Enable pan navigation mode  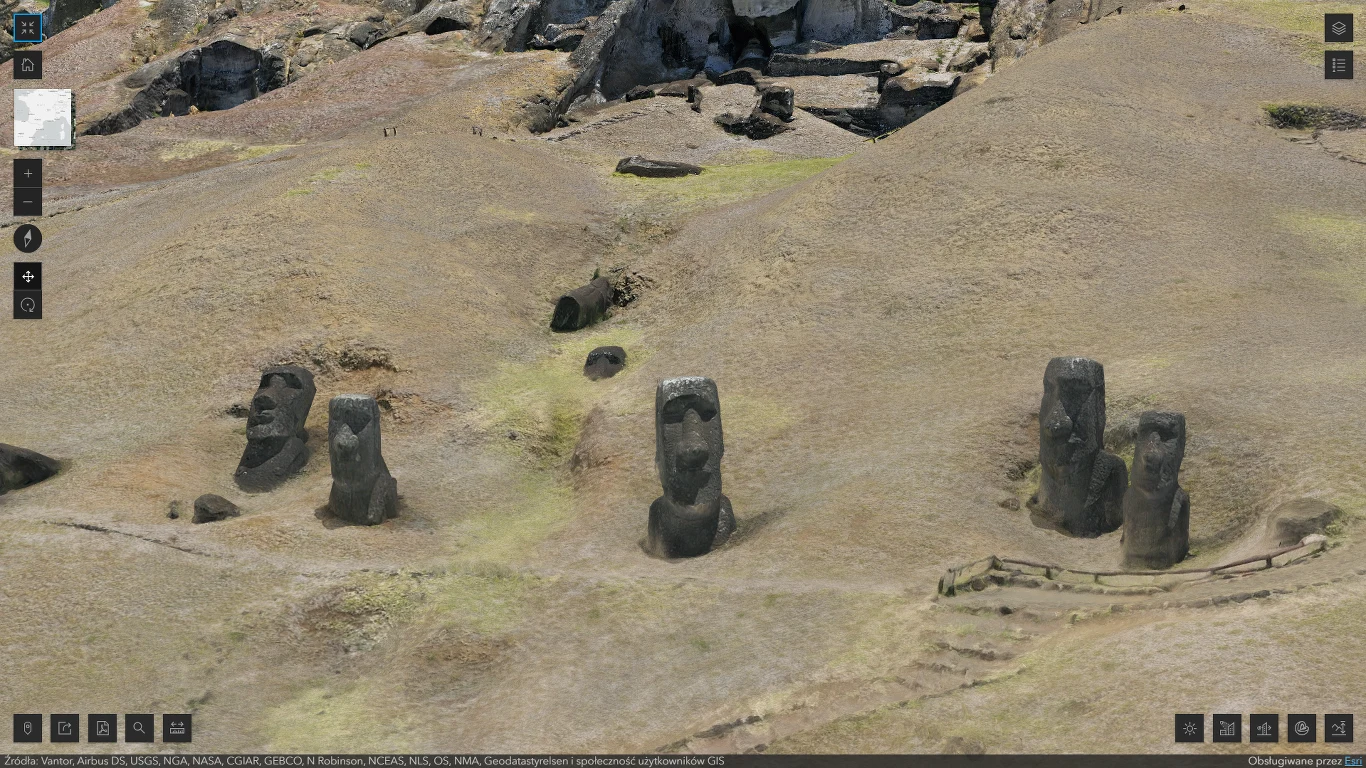(28, 276)
